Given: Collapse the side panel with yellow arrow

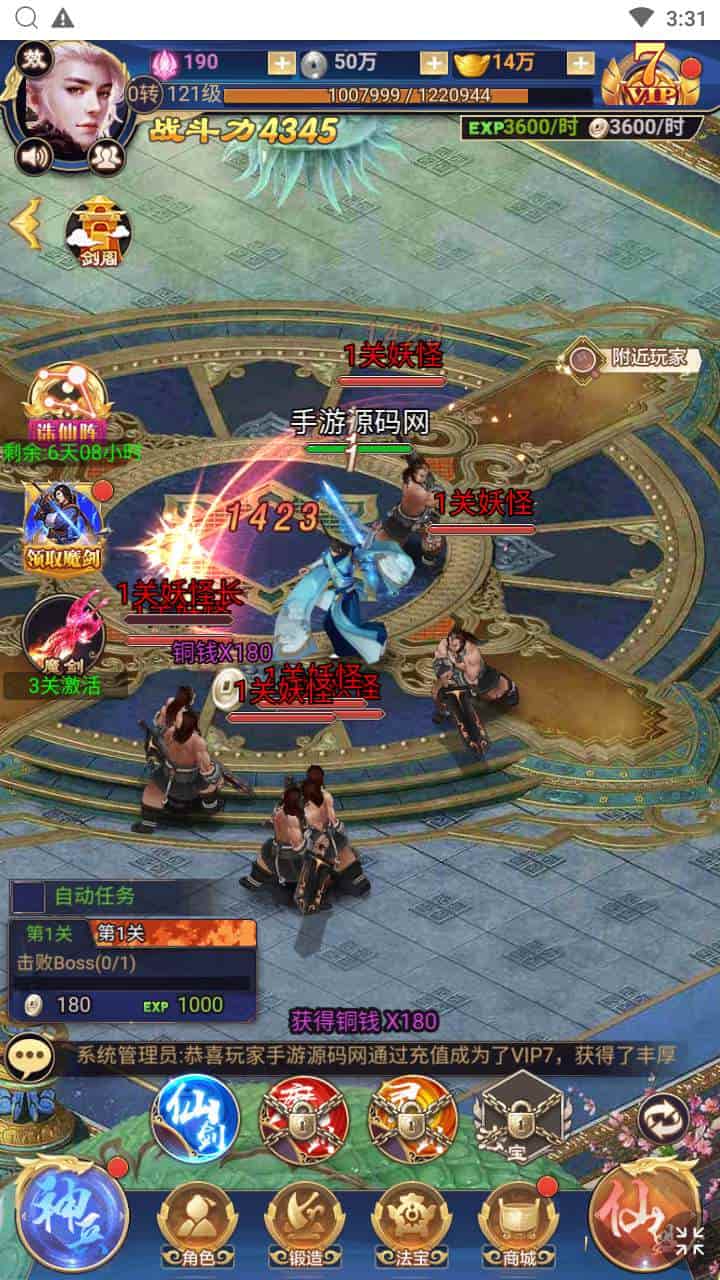Looking at the screenshot, I should (25, 224).
